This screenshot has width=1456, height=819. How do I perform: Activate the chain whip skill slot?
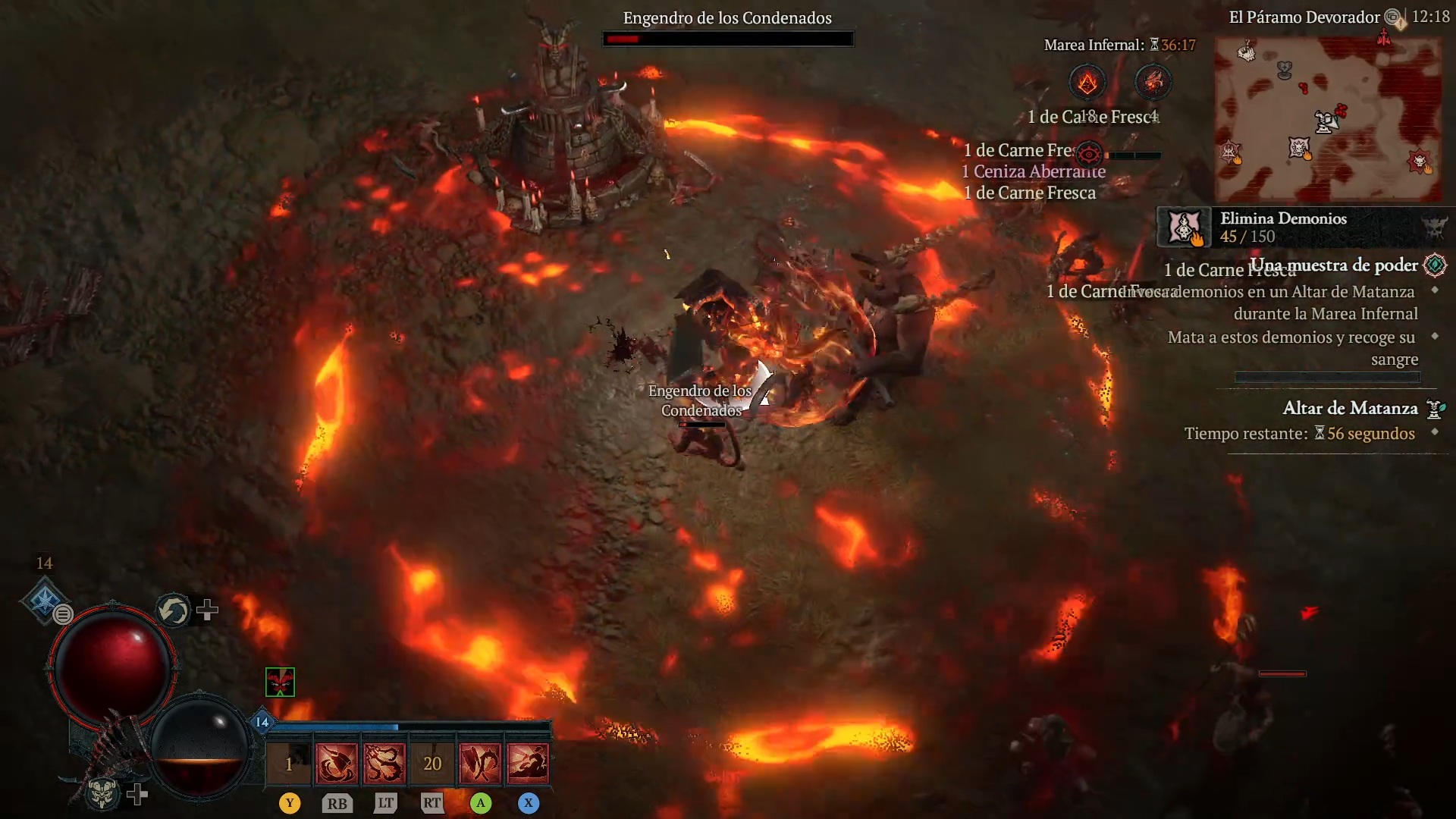(x=384, y=763)
